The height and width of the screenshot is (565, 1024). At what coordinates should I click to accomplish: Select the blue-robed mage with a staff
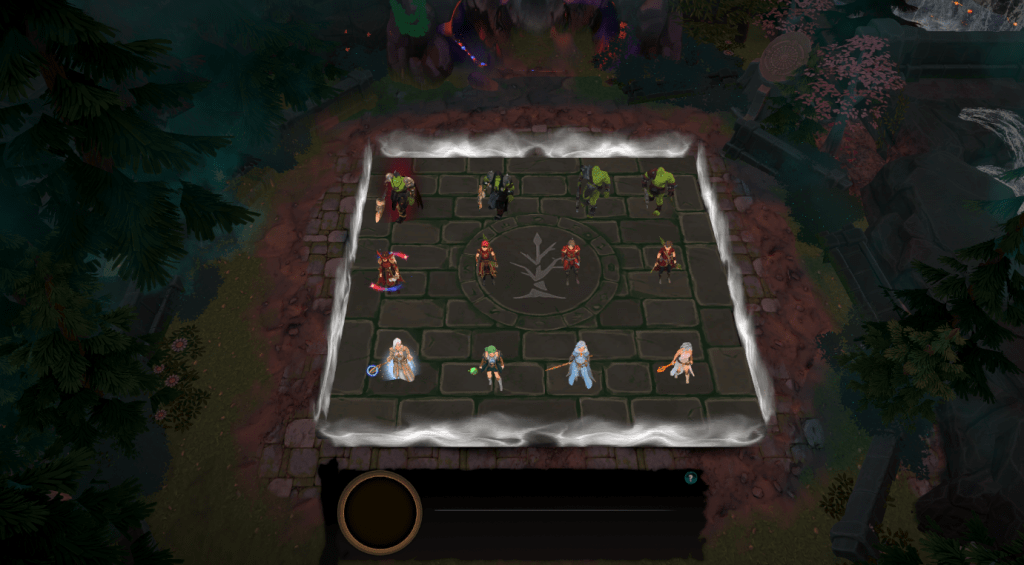pos(580,364)
